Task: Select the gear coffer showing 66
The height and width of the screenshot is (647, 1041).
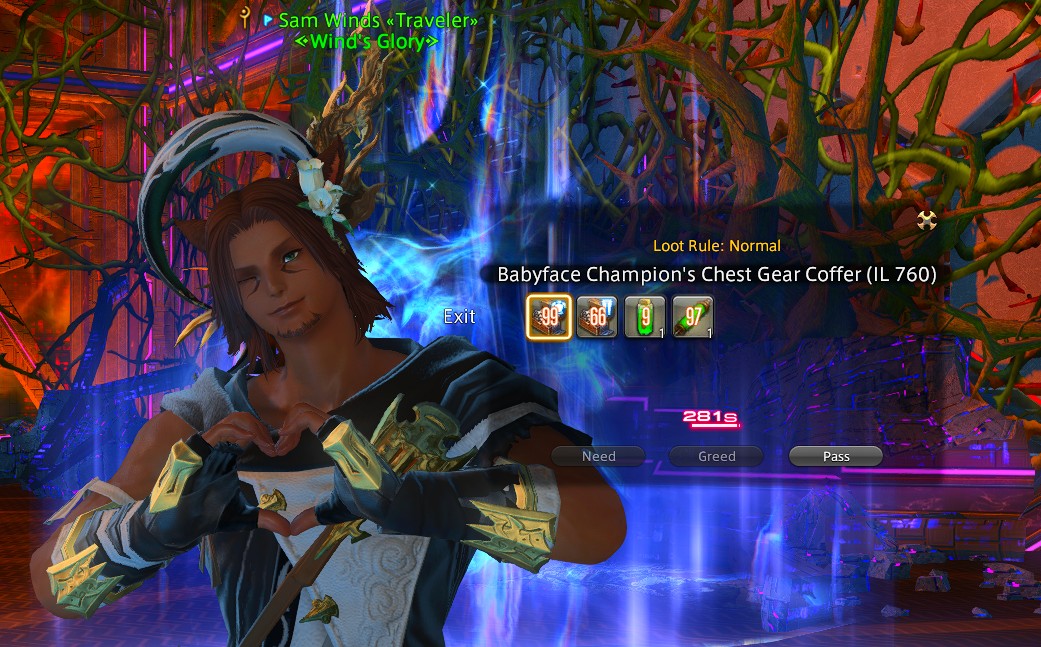Action: (597, 317)
